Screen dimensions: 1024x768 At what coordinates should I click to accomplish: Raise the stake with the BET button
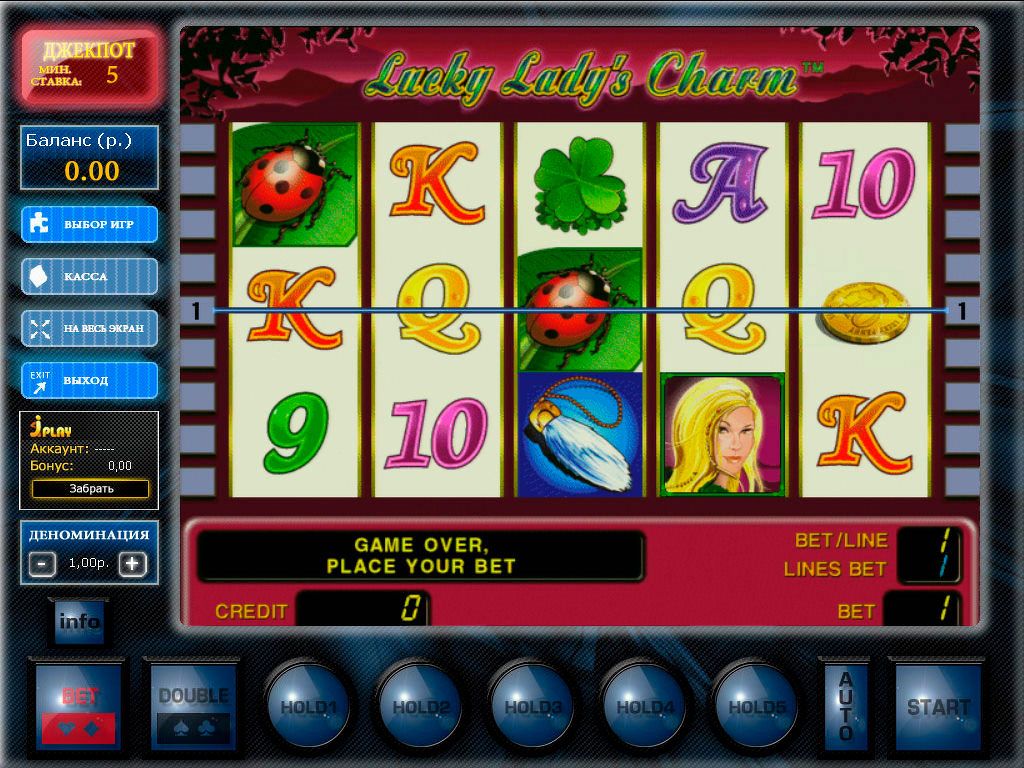point(80,706)
